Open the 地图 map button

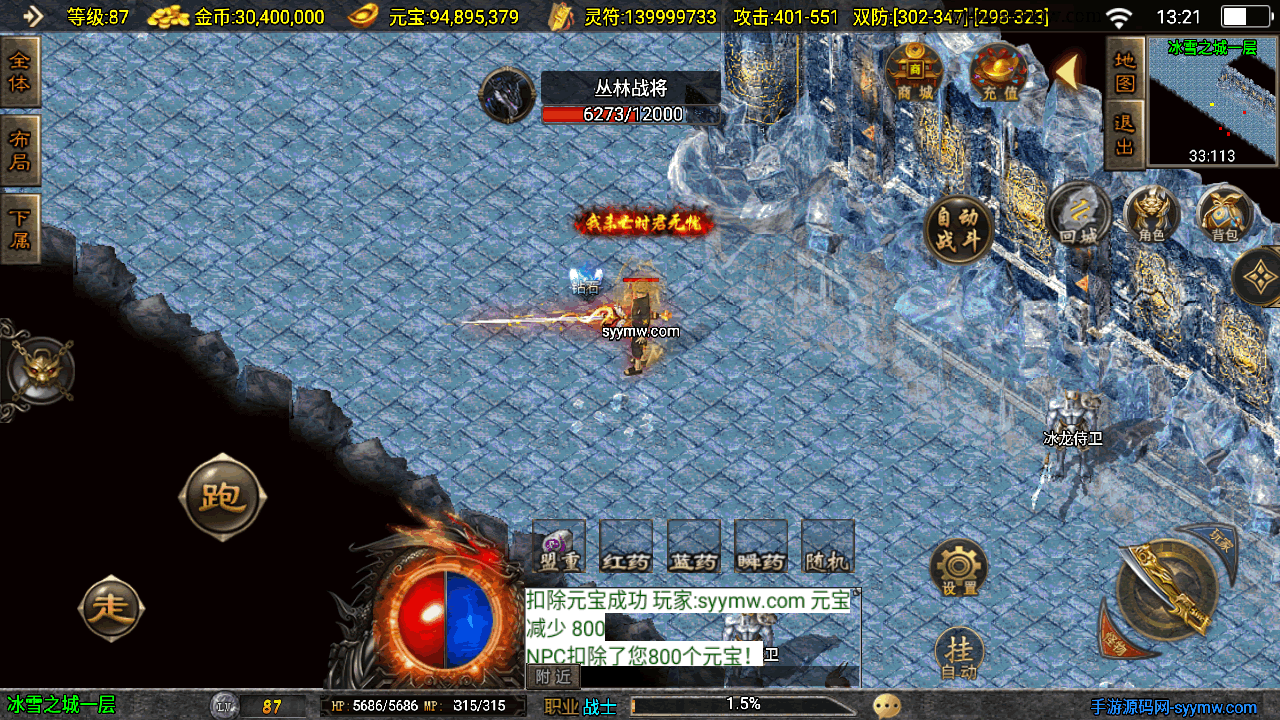click(x=1125, y=71)
